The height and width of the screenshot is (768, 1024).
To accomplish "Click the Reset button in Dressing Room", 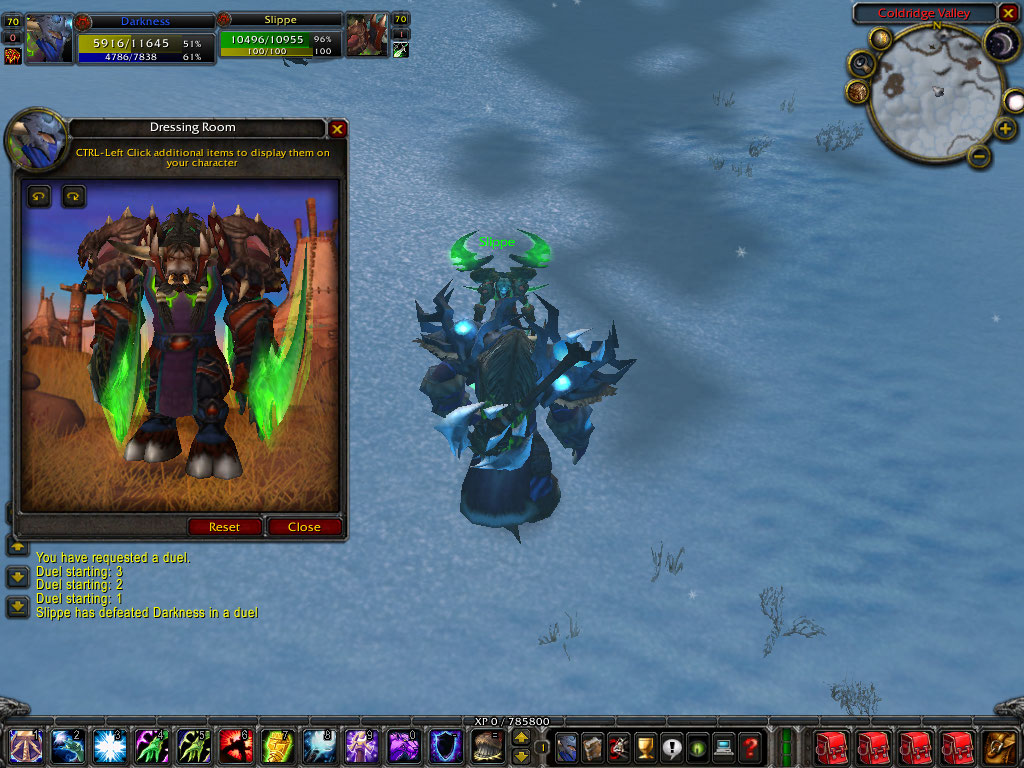I will click(224, 527).
